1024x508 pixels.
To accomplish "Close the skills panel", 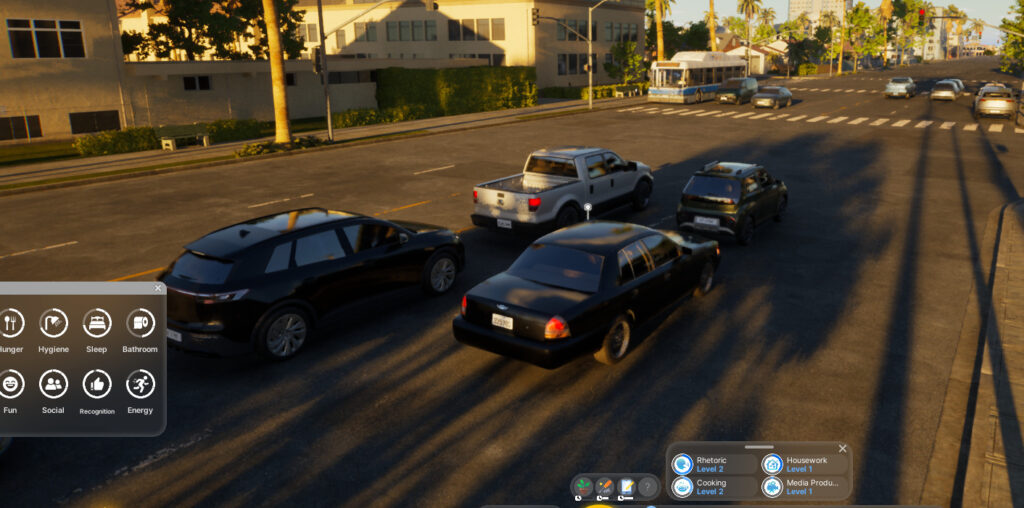I will (842, 449).
